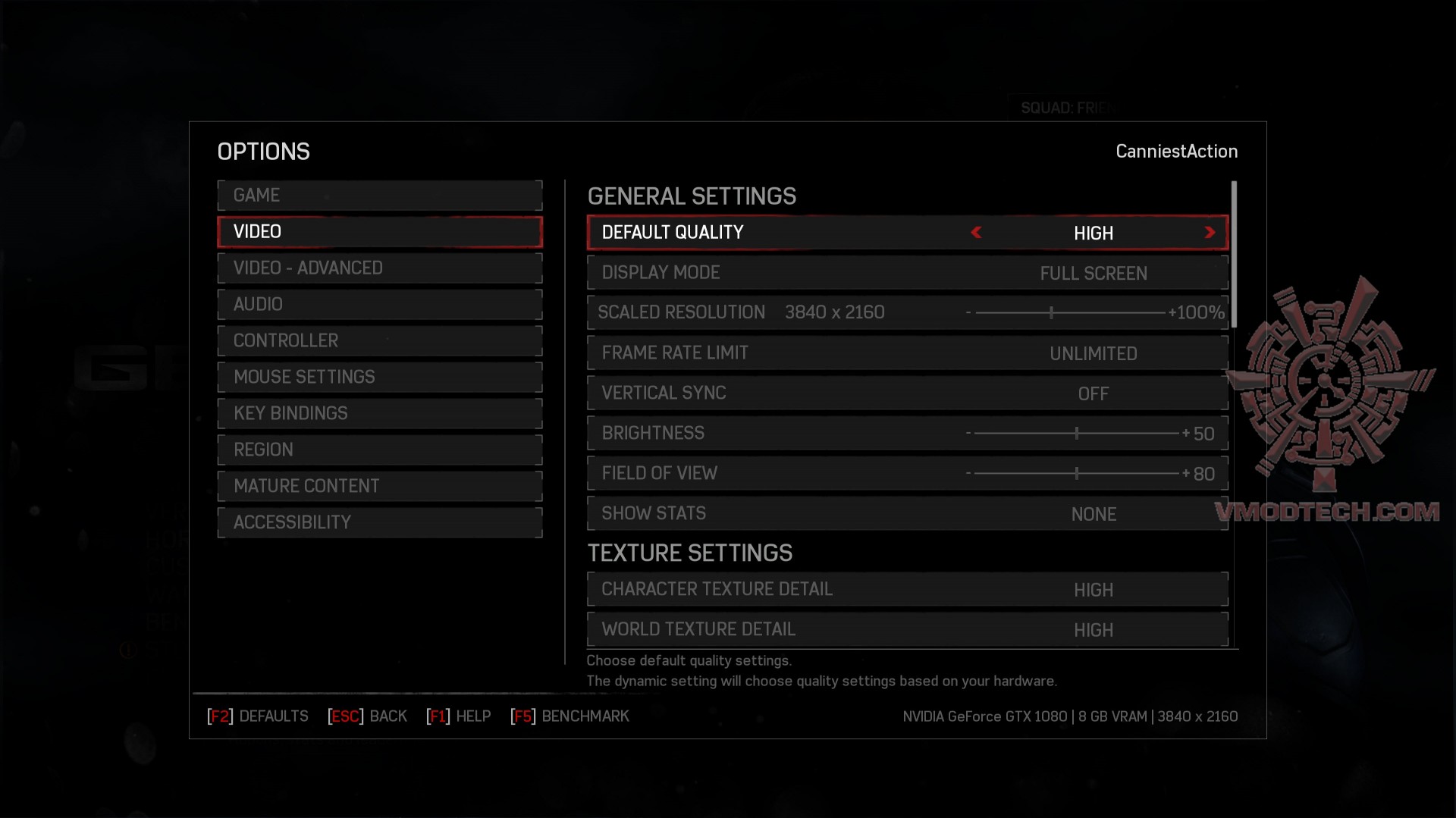Screen dimensions: 1456x818
Task: Click right arrow on Default Quality
Action: point(1210,233)
